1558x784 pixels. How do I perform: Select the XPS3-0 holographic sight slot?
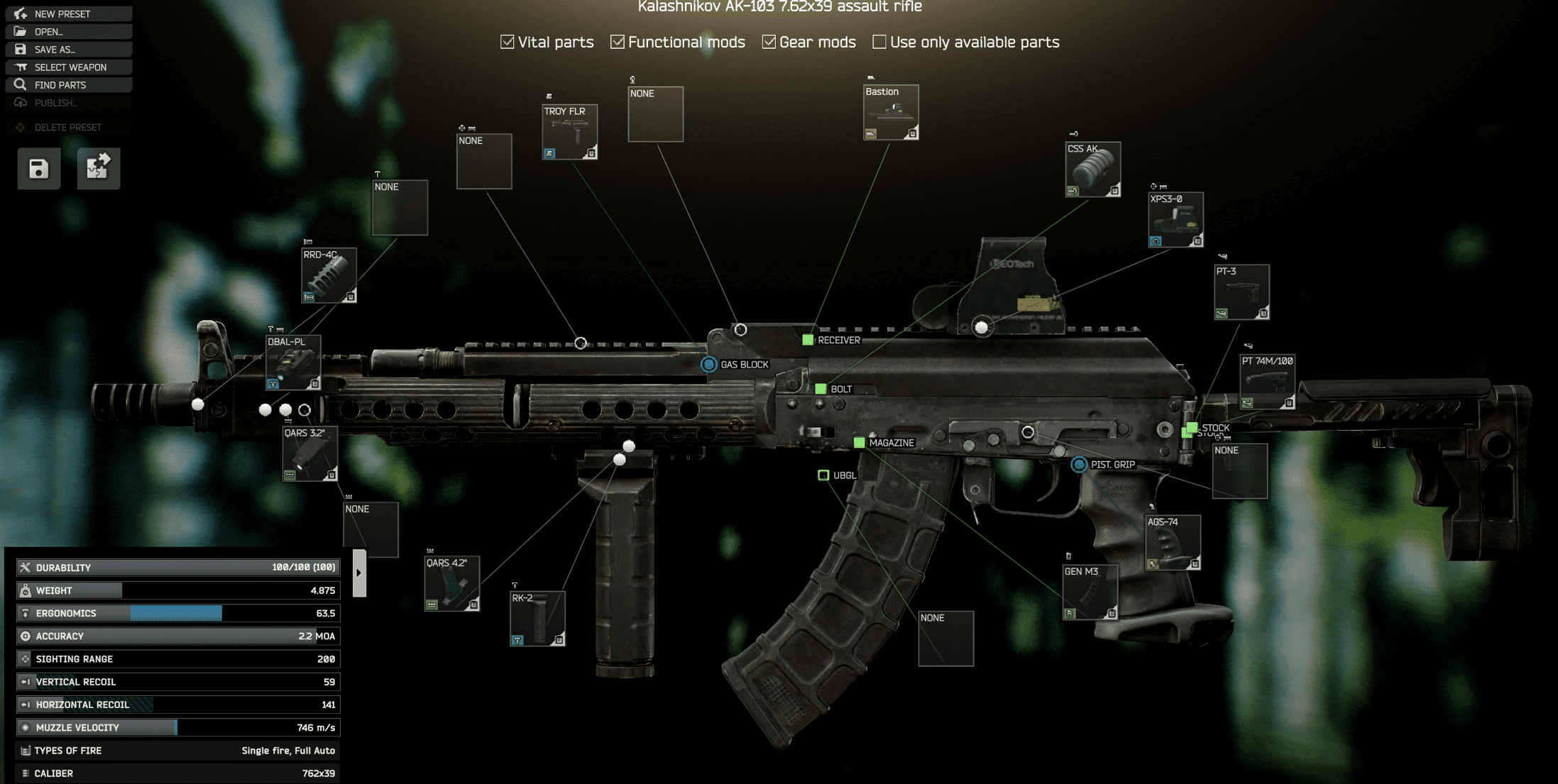(x=1175, y=220)
